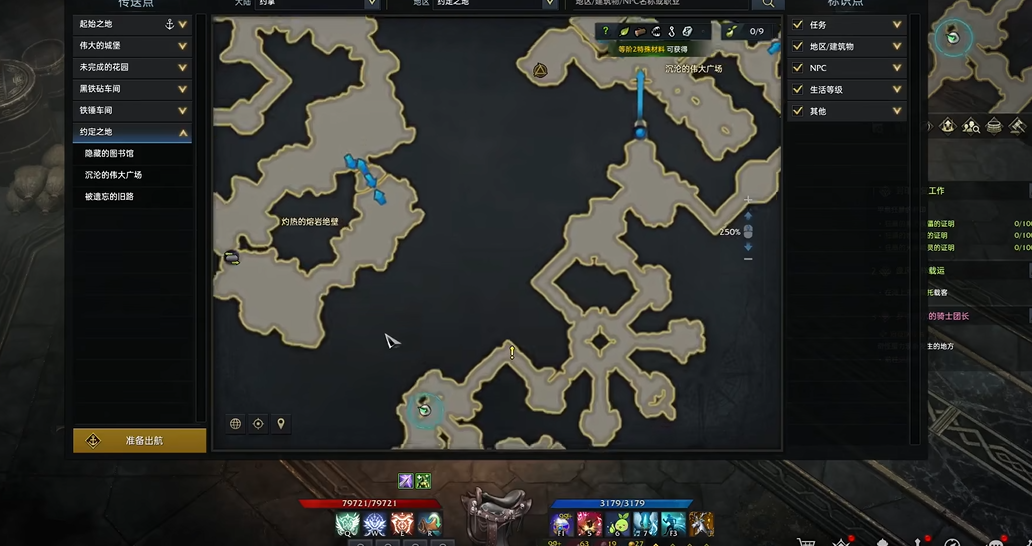Toggle the NPC marker checkbox

coord(798,68)
